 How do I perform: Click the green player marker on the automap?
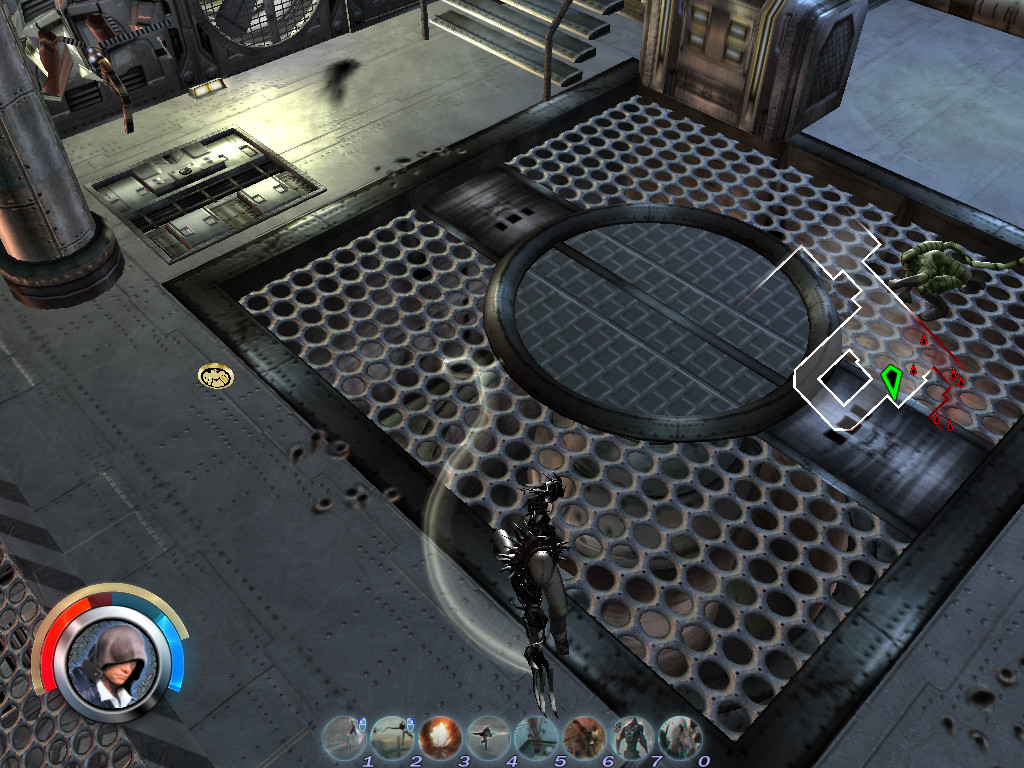tap(891, 381)
